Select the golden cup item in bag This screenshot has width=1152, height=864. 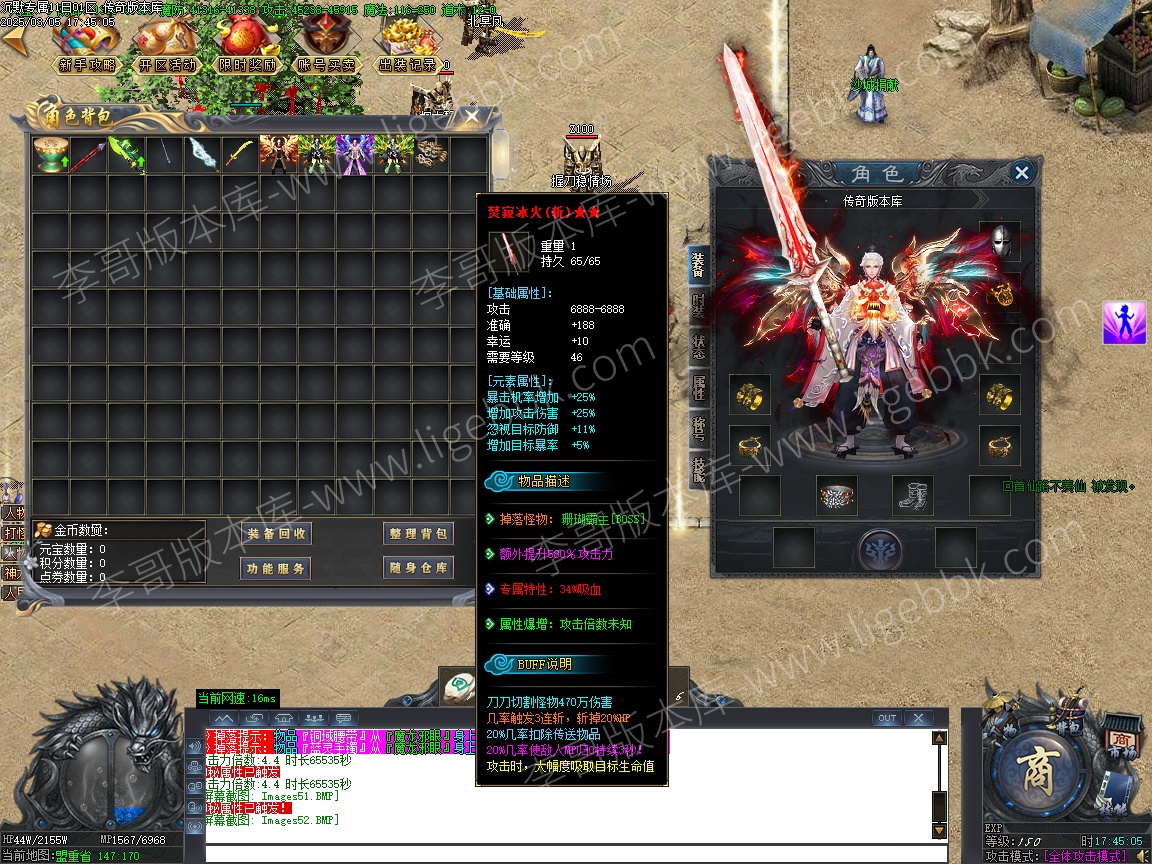point(49,155)
